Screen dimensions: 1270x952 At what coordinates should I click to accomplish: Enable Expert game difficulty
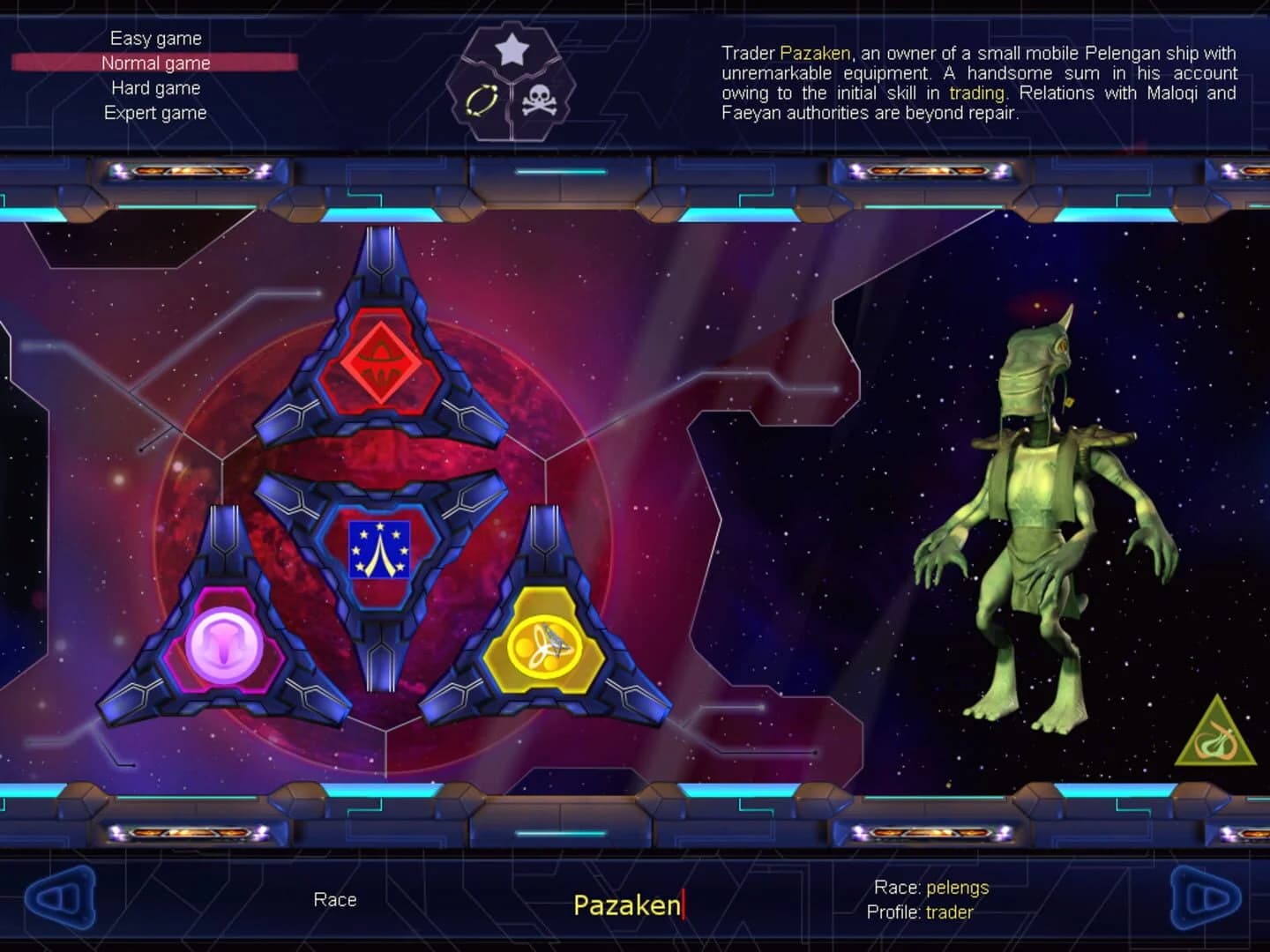pos(155,112)
